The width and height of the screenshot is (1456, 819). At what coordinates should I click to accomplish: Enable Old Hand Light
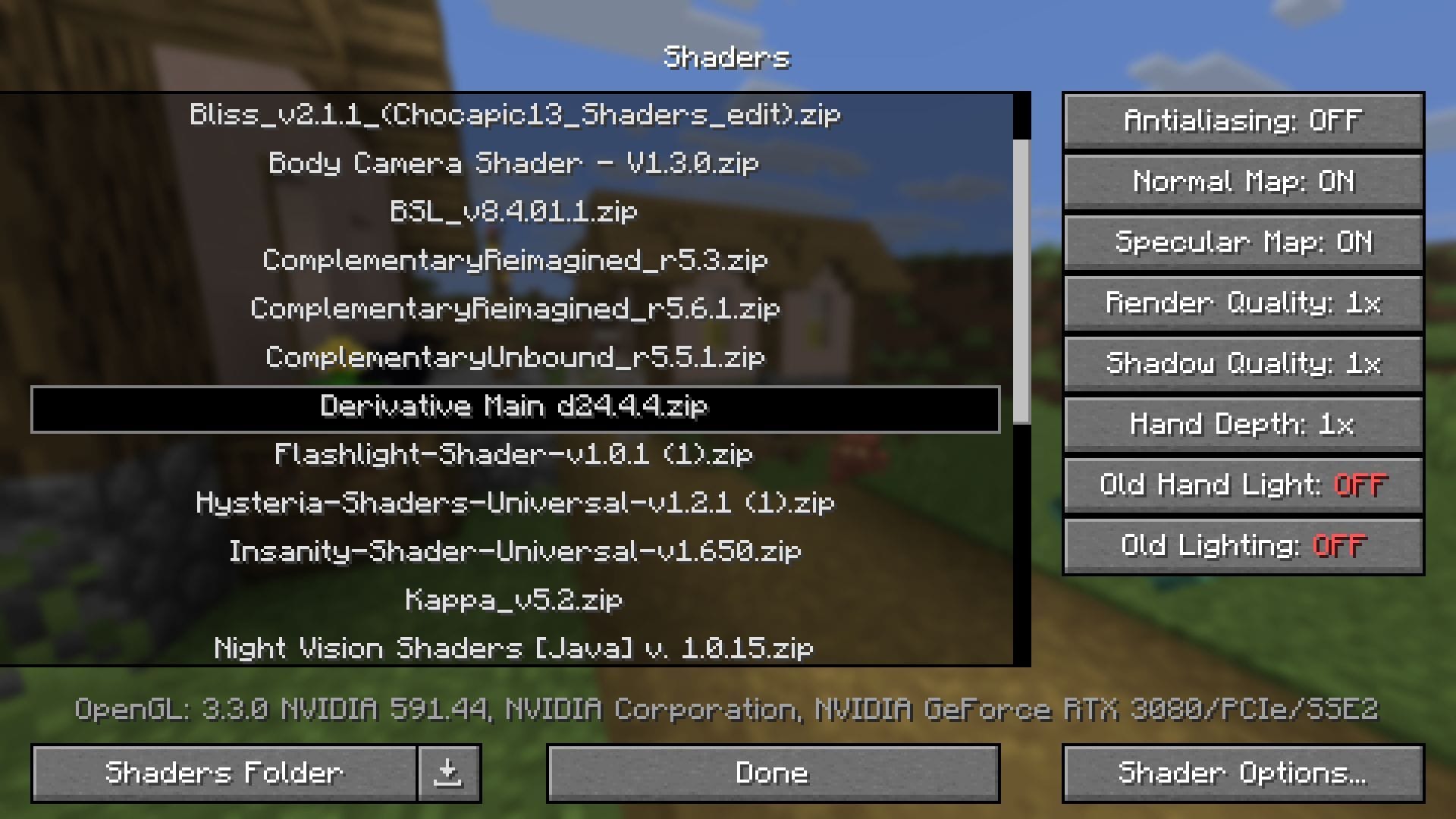click(1243, 485)
